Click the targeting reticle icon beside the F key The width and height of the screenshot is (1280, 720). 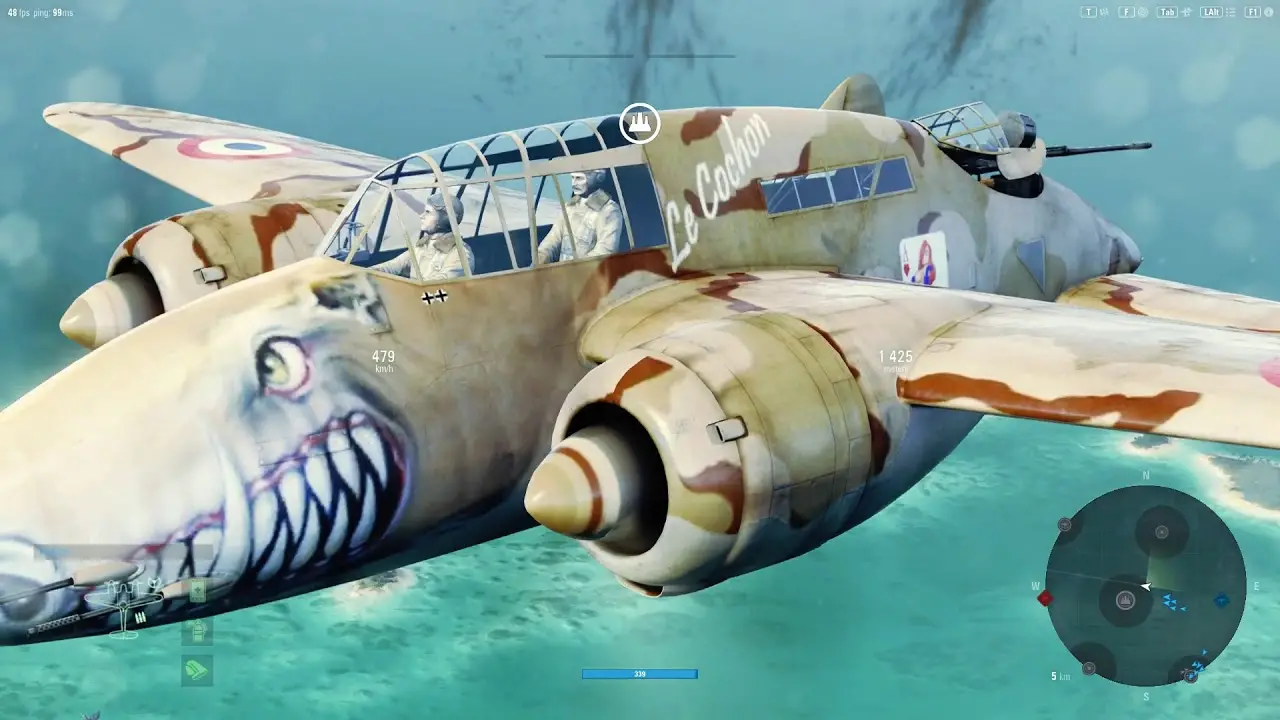tap(1143, 13)
